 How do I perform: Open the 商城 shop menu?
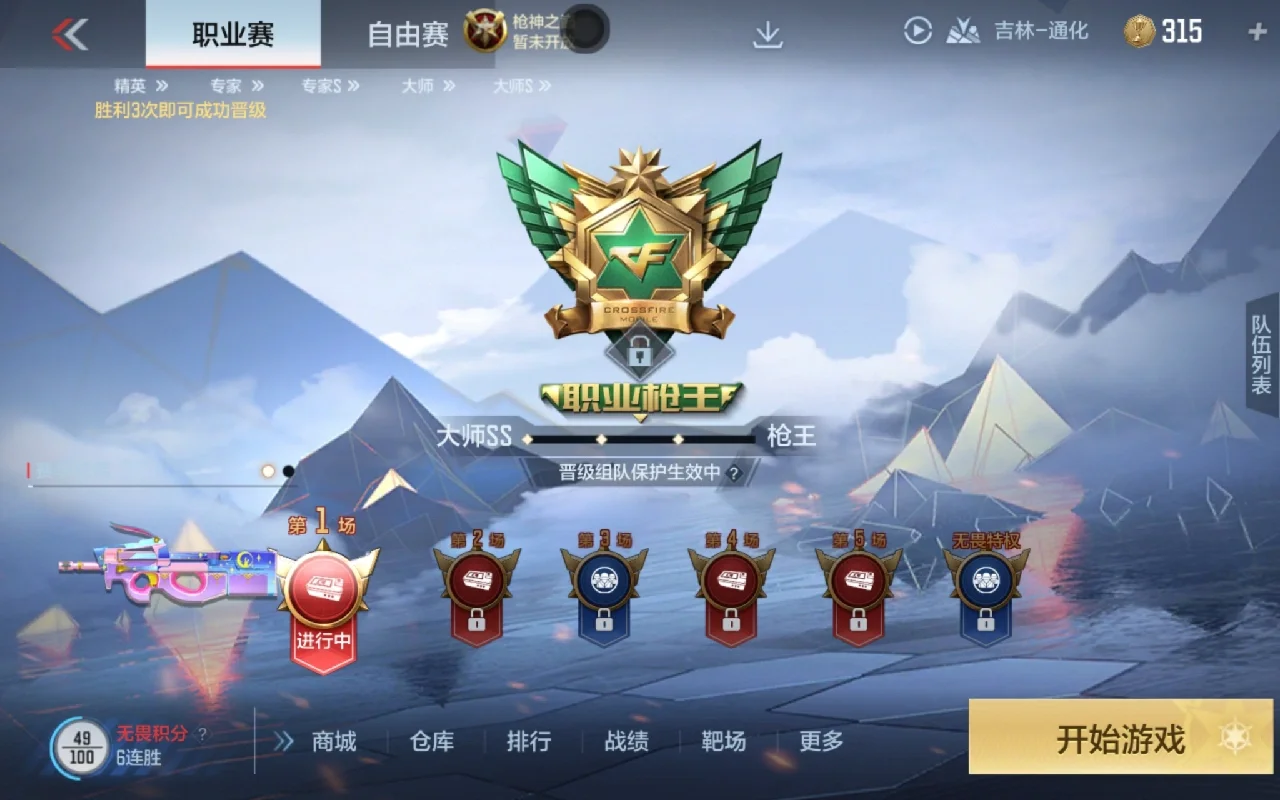[x=333, y=742]
